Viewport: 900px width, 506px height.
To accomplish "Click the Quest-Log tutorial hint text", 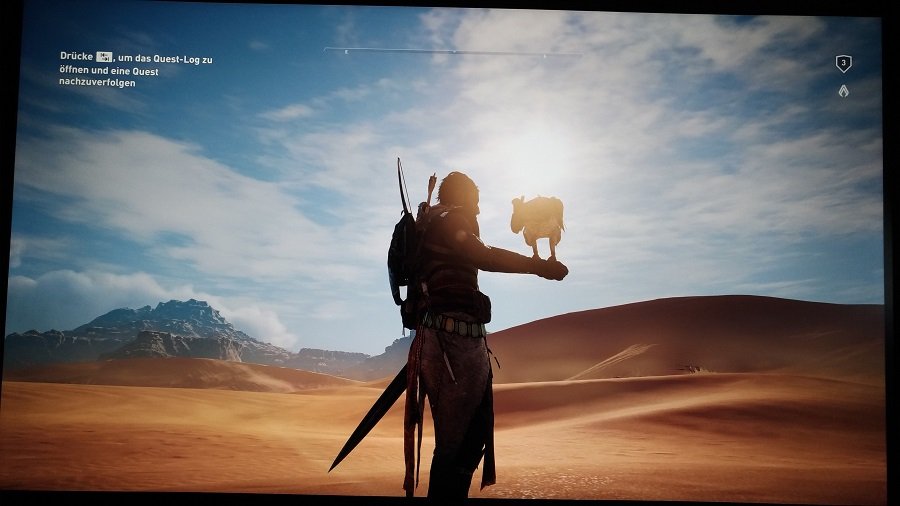I will click(x=136, y=70).
